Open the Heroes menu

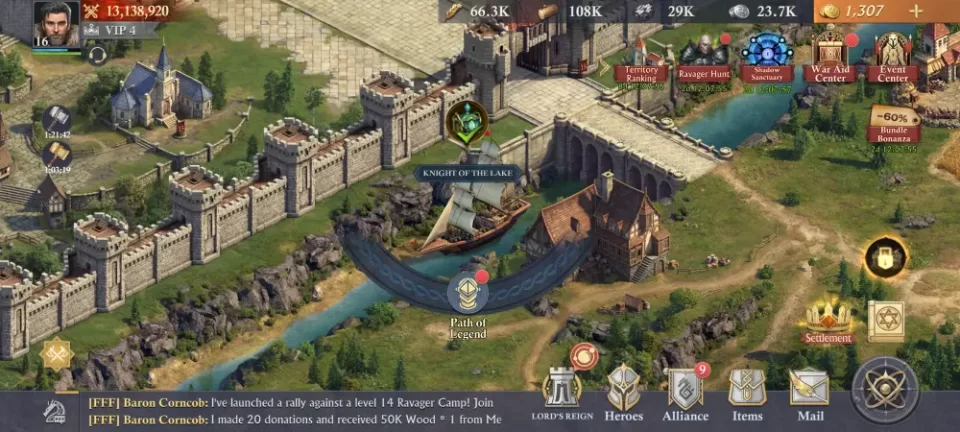pos(624,393)
